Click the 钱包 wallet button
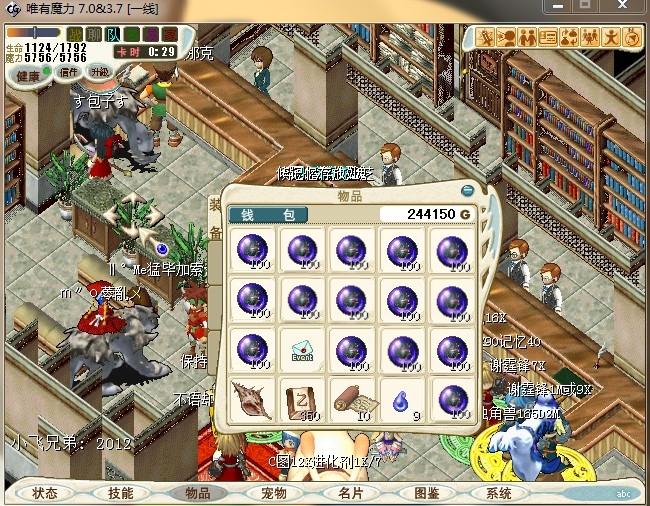The image size is (650, 506). pyautogui.click(x=267, y=215)
